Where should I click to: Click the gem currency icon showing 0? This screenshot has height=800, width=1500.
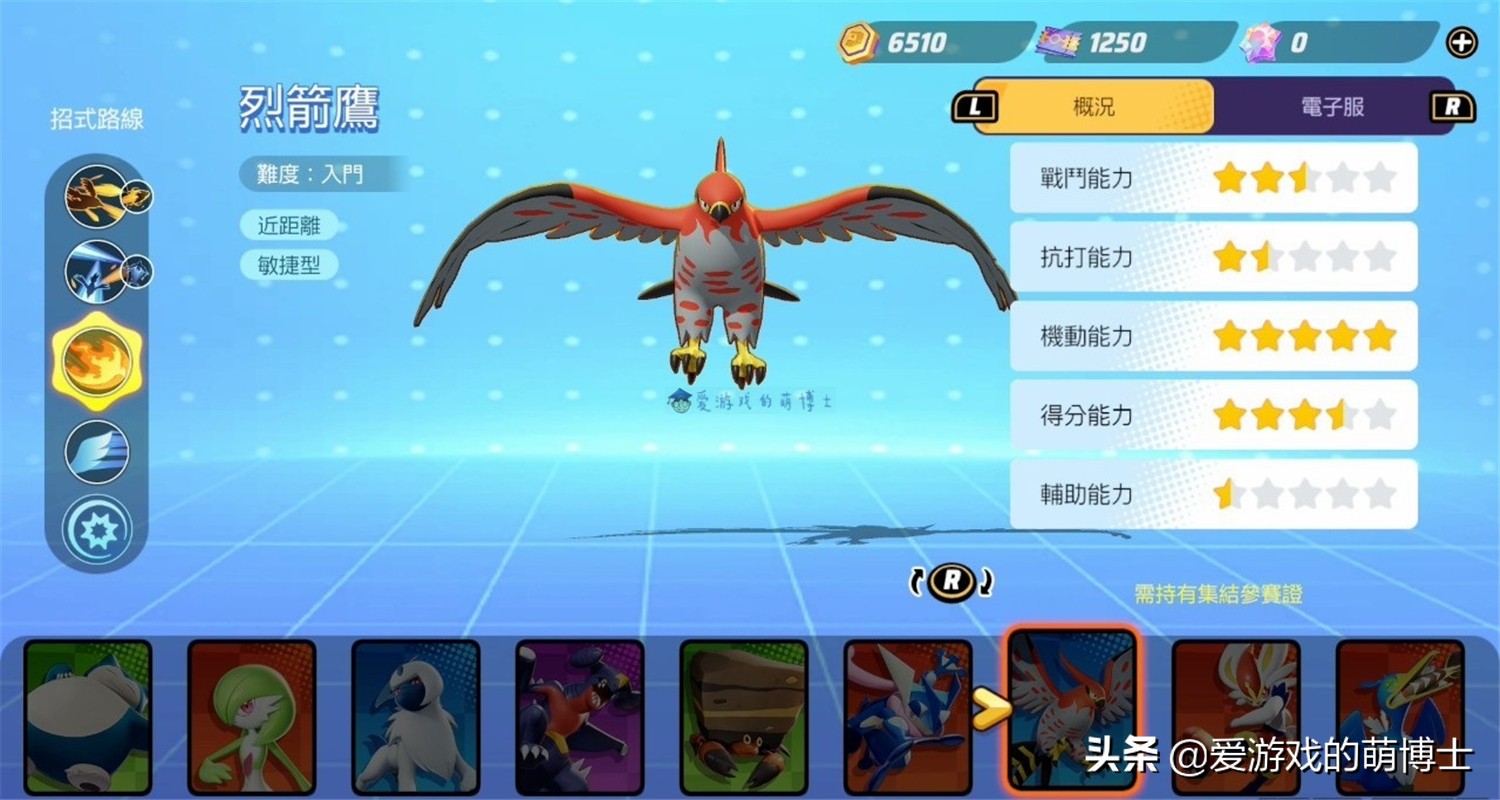[1262, 40]
